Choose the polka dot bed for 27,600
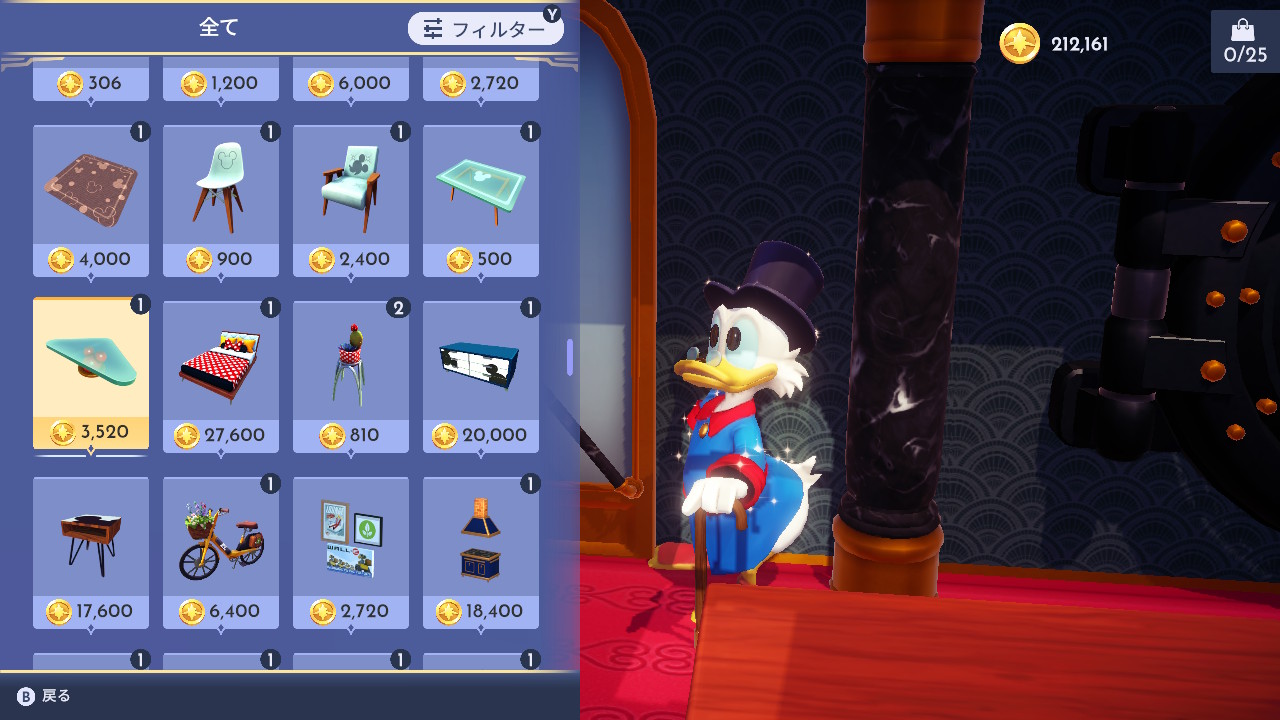The image size is (1280, 720). (x=221, y=376)
